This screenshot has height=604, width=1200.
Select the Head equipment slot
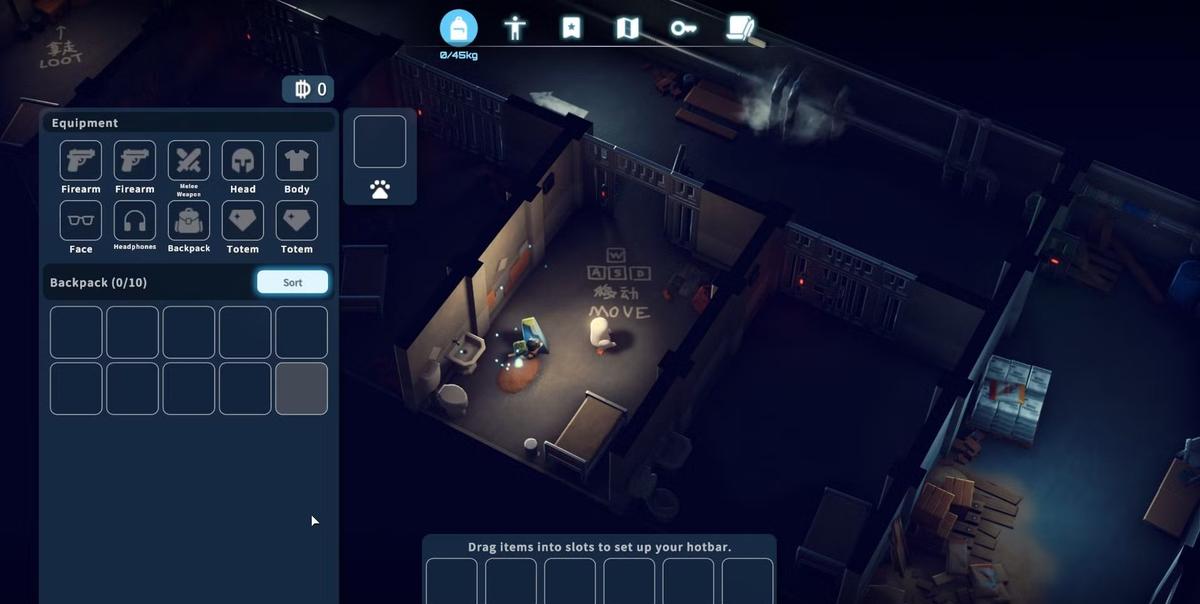click(243, 160)
